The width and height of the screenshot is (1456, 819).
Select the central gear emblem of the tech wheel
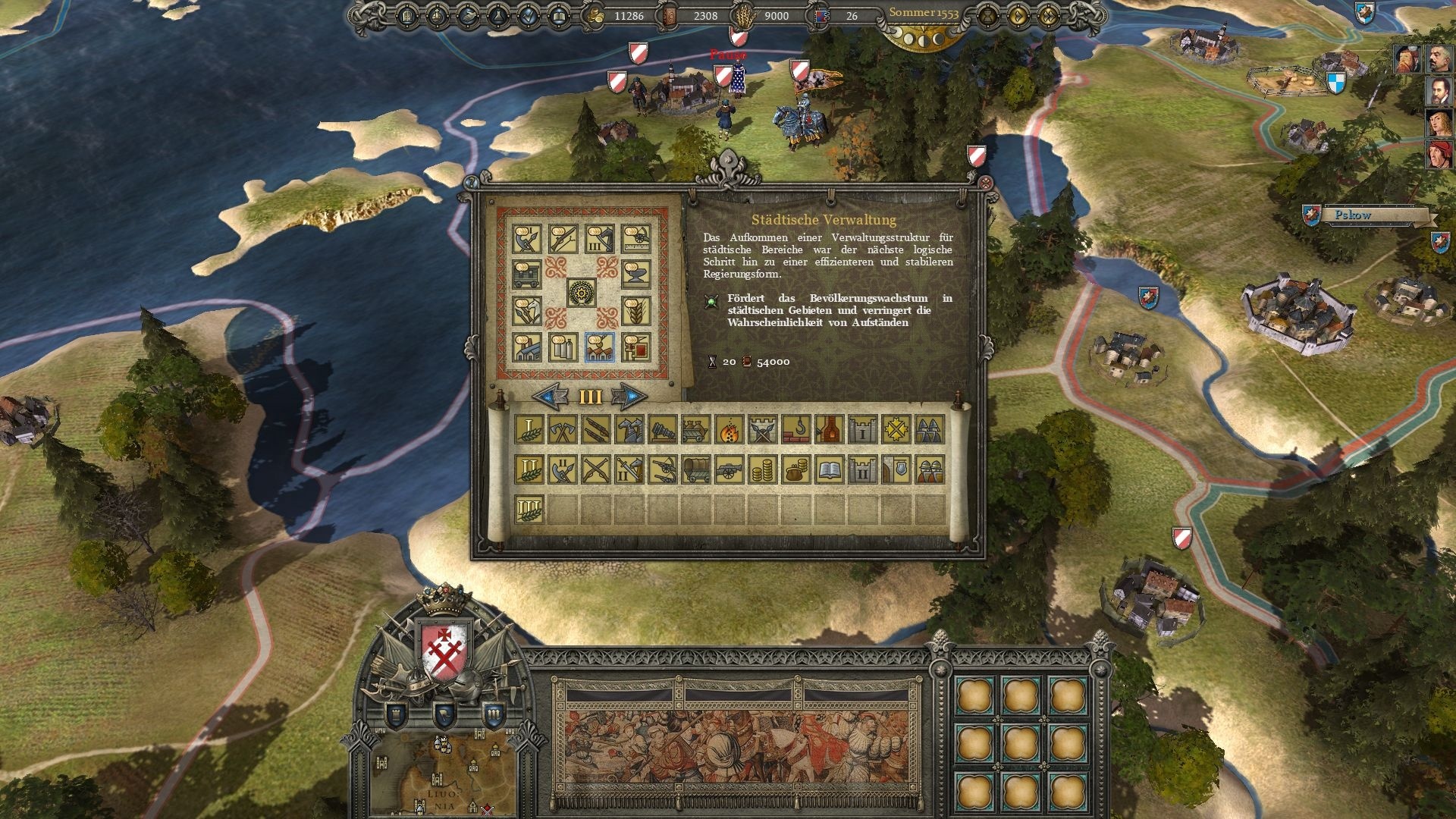coord(582,293)
